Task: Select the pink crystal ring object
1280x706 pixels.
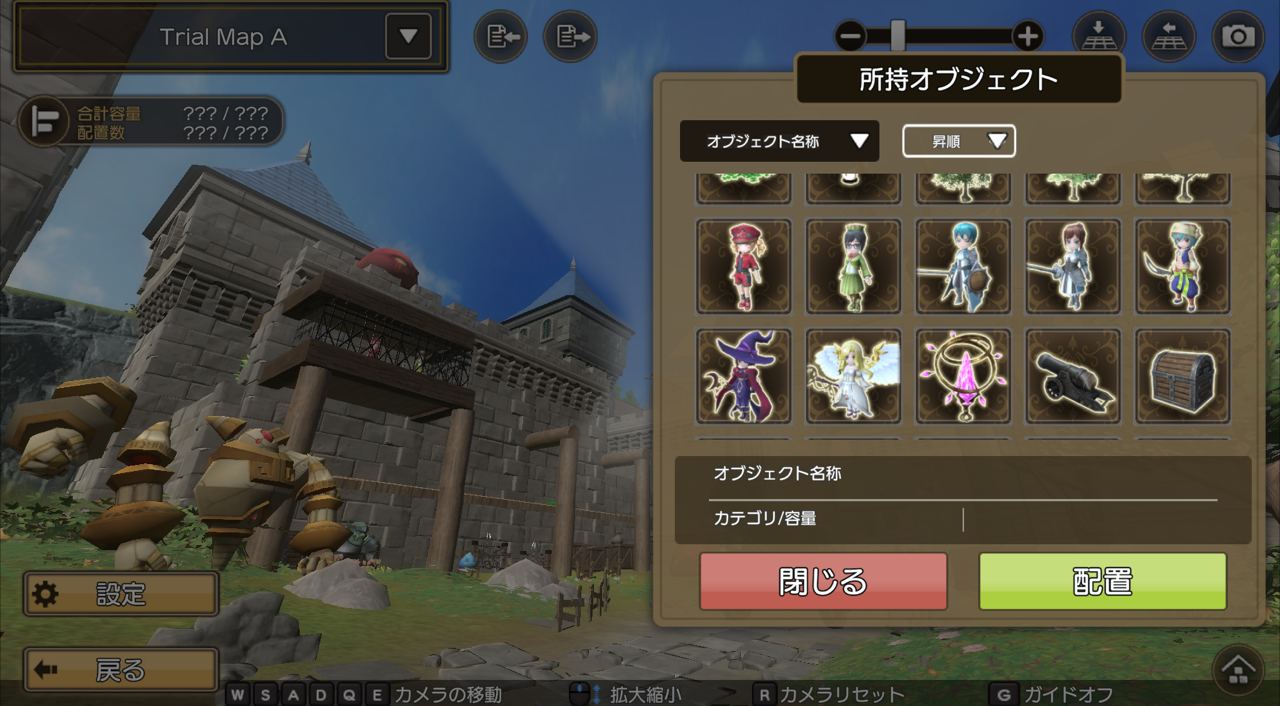Action: tap(963, 376)
